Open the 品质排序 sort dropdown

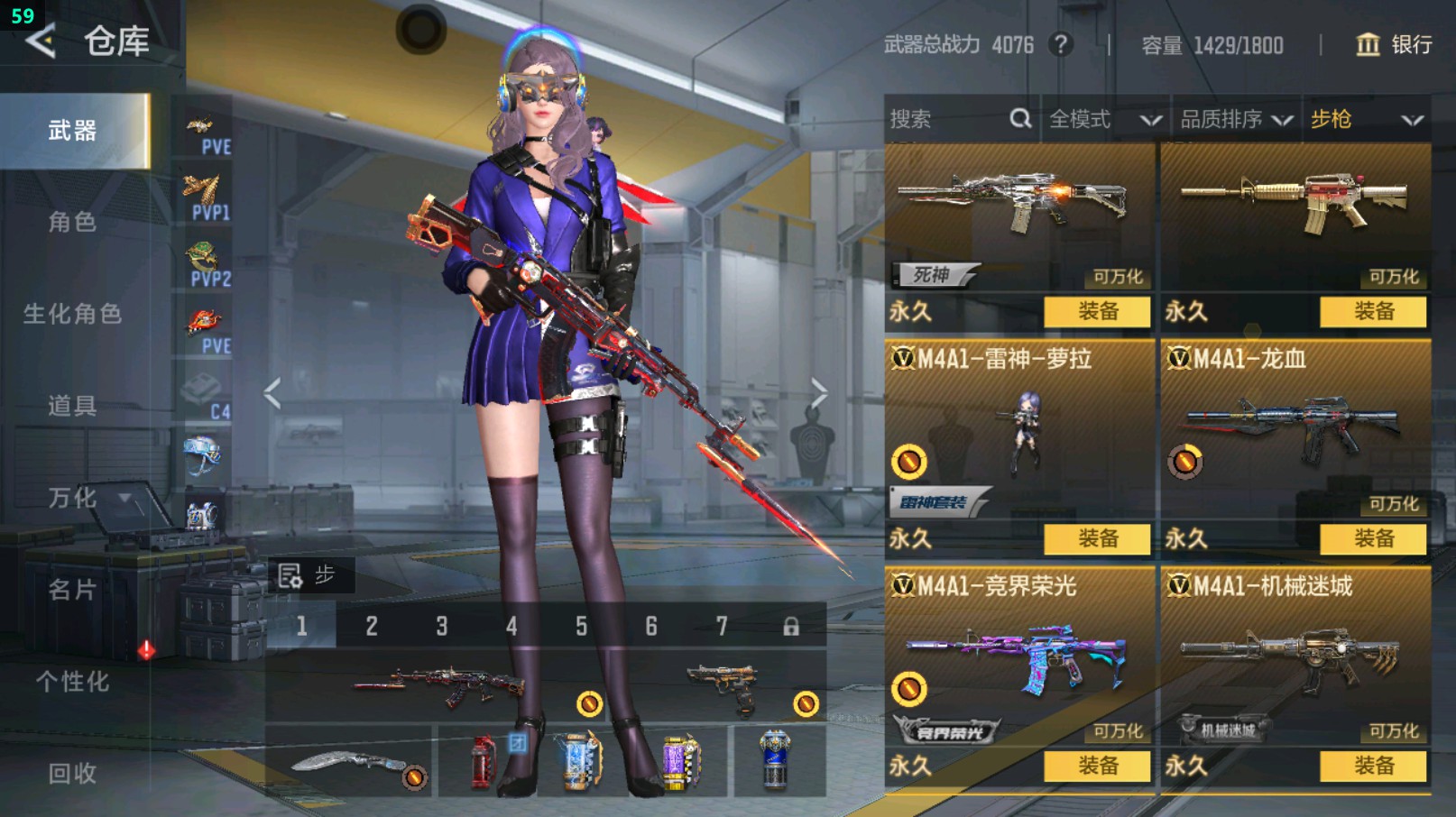(1236, 119)
